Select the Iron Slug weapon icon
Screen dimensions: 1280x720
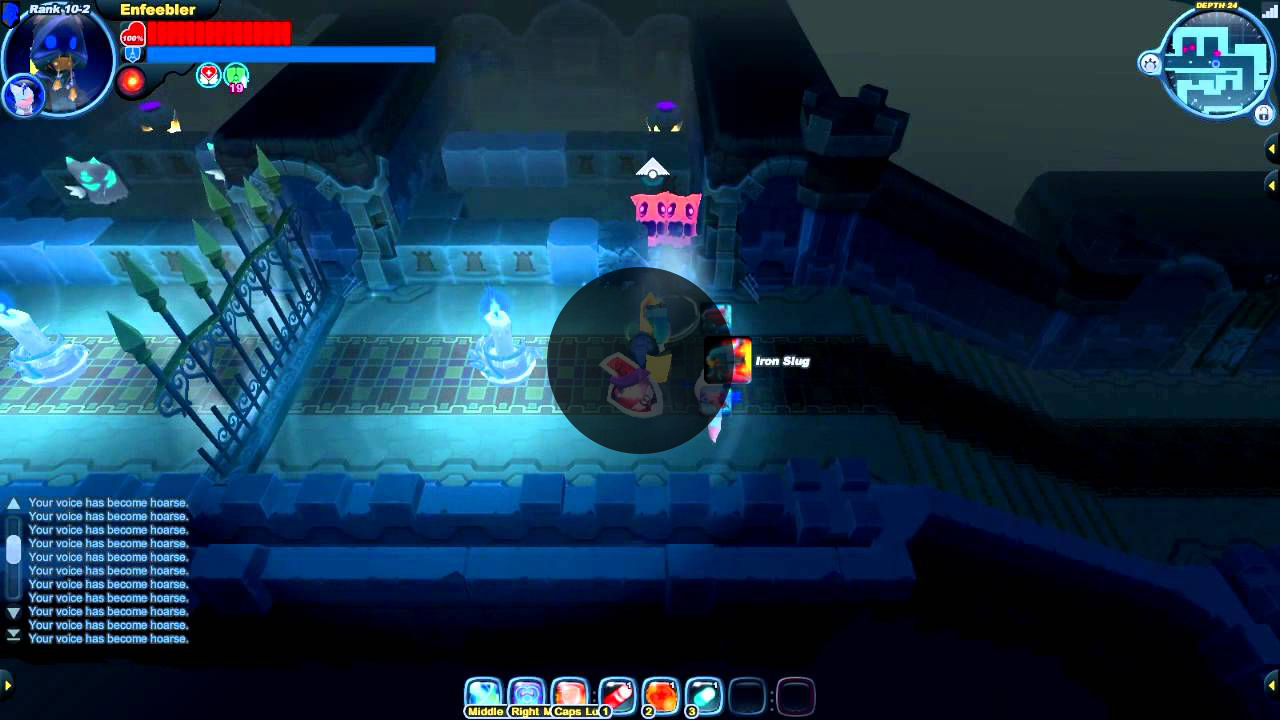pyautogui.click(x=728, y=361)
